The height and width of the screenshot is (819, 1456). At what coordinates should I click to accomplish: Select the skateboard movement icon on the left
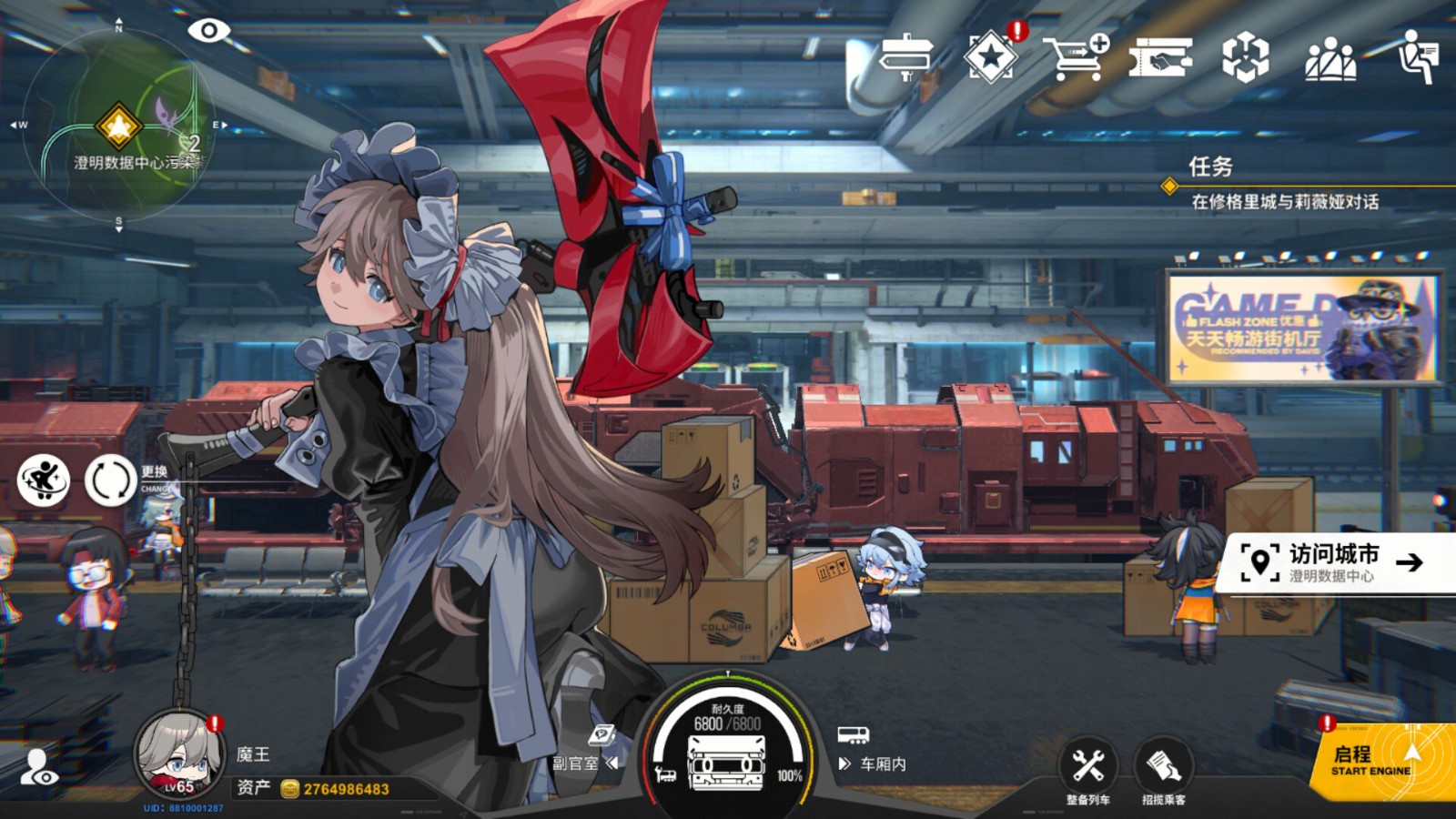click(x=44, y=480)
